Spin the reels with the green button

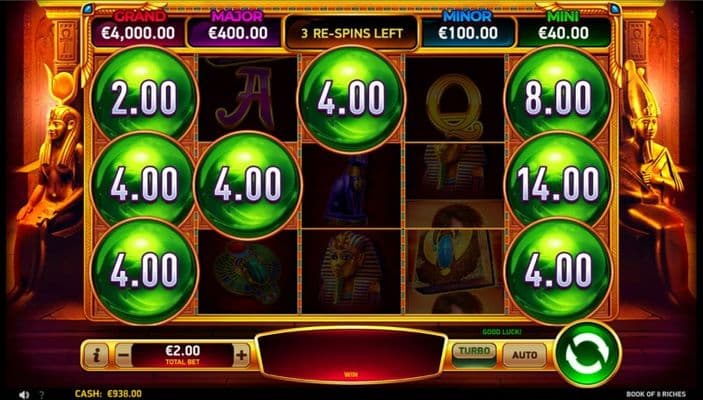(588, 353)
